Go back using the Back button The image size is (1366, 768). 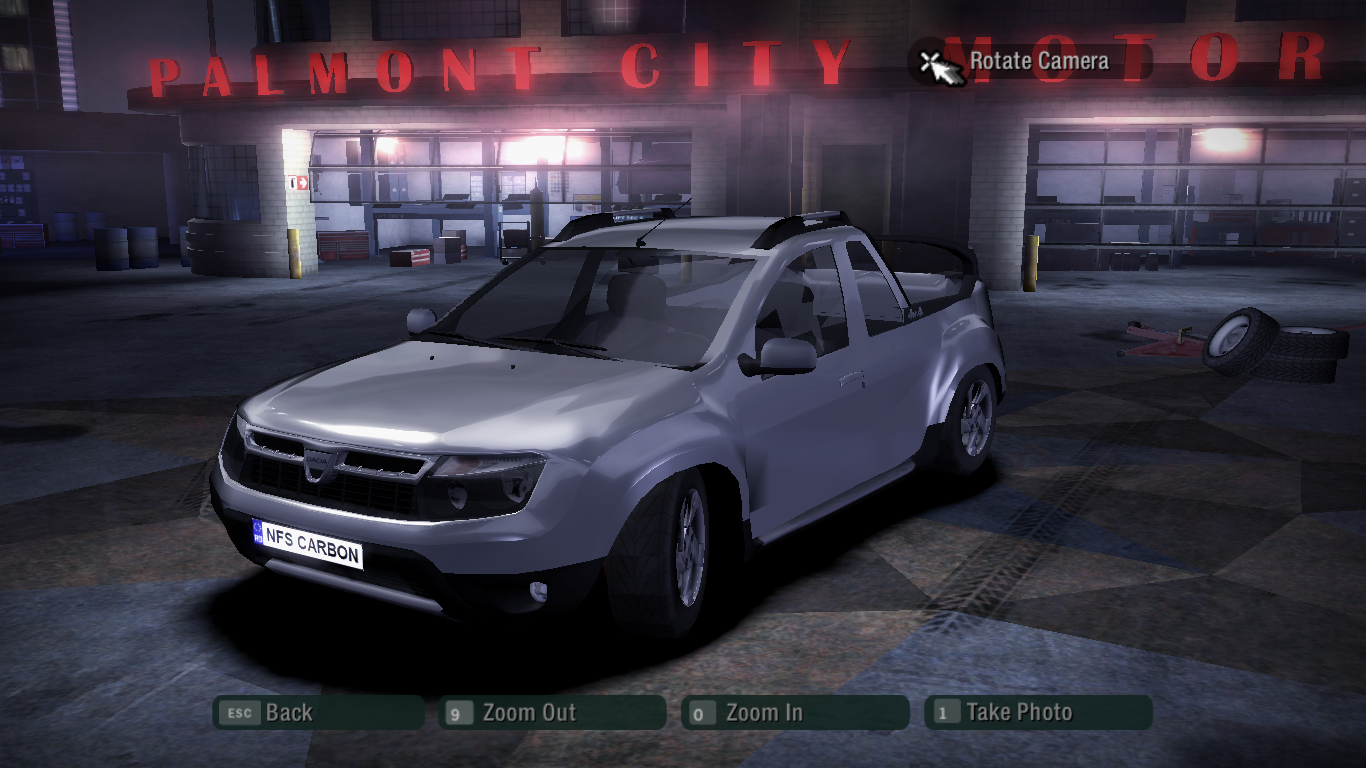[317, 713]
